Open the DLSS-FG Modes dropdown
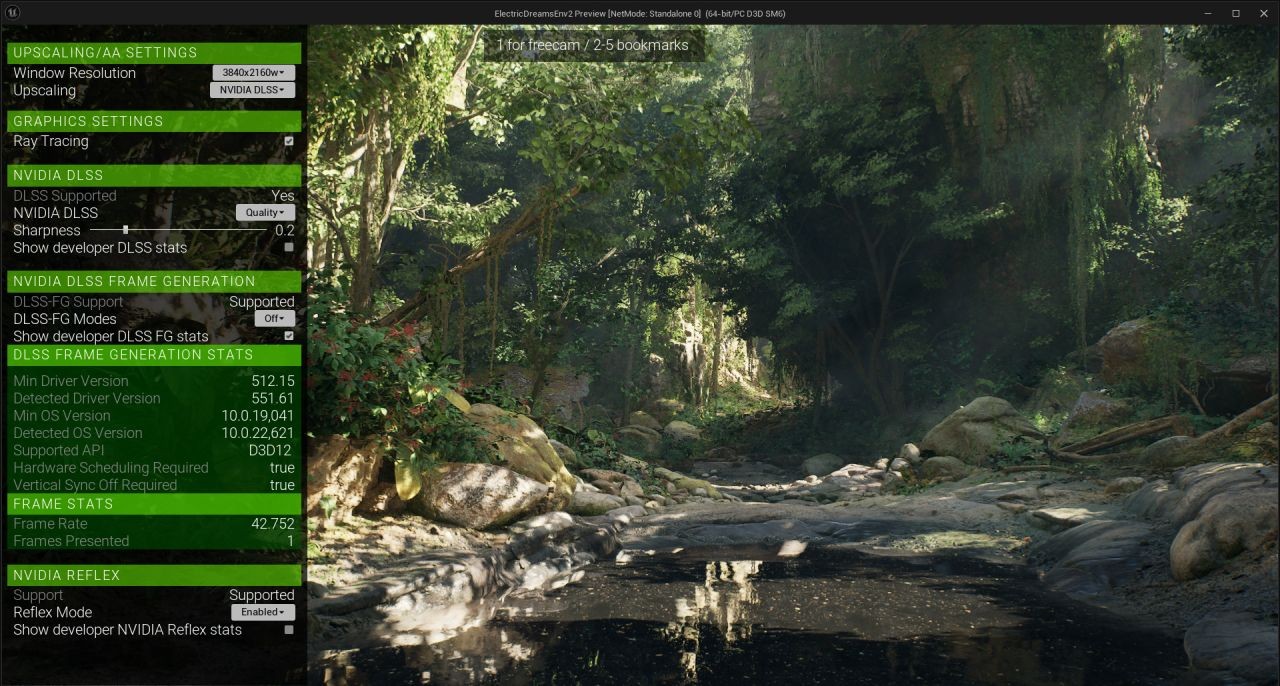 pos(273,319)
